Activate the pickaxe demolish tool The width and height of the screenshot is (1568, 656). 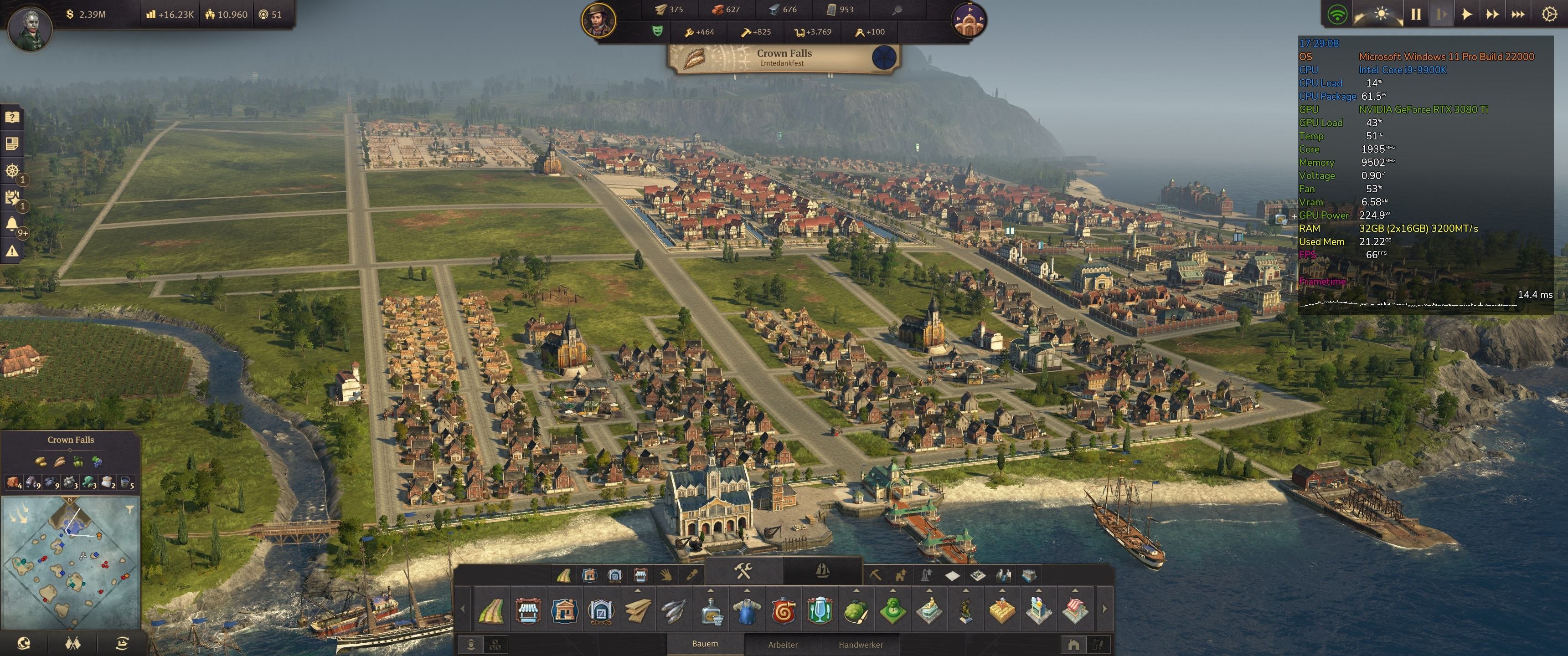[875, 574]
